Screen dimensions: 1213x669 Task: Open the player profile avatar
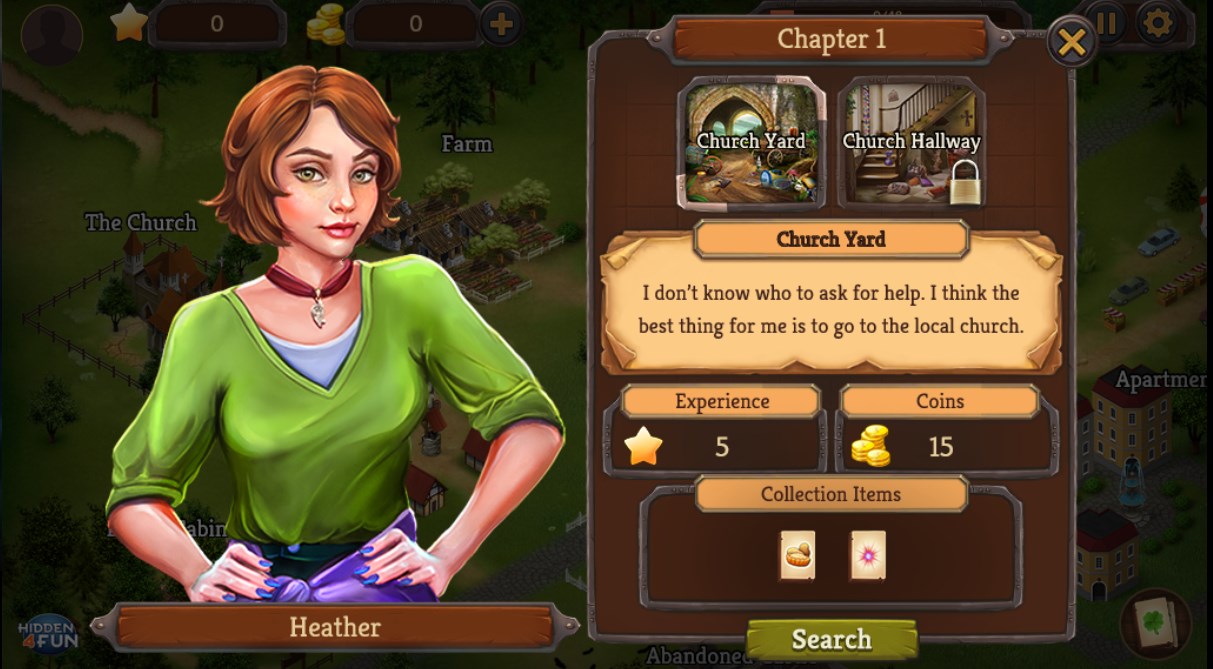51,33
